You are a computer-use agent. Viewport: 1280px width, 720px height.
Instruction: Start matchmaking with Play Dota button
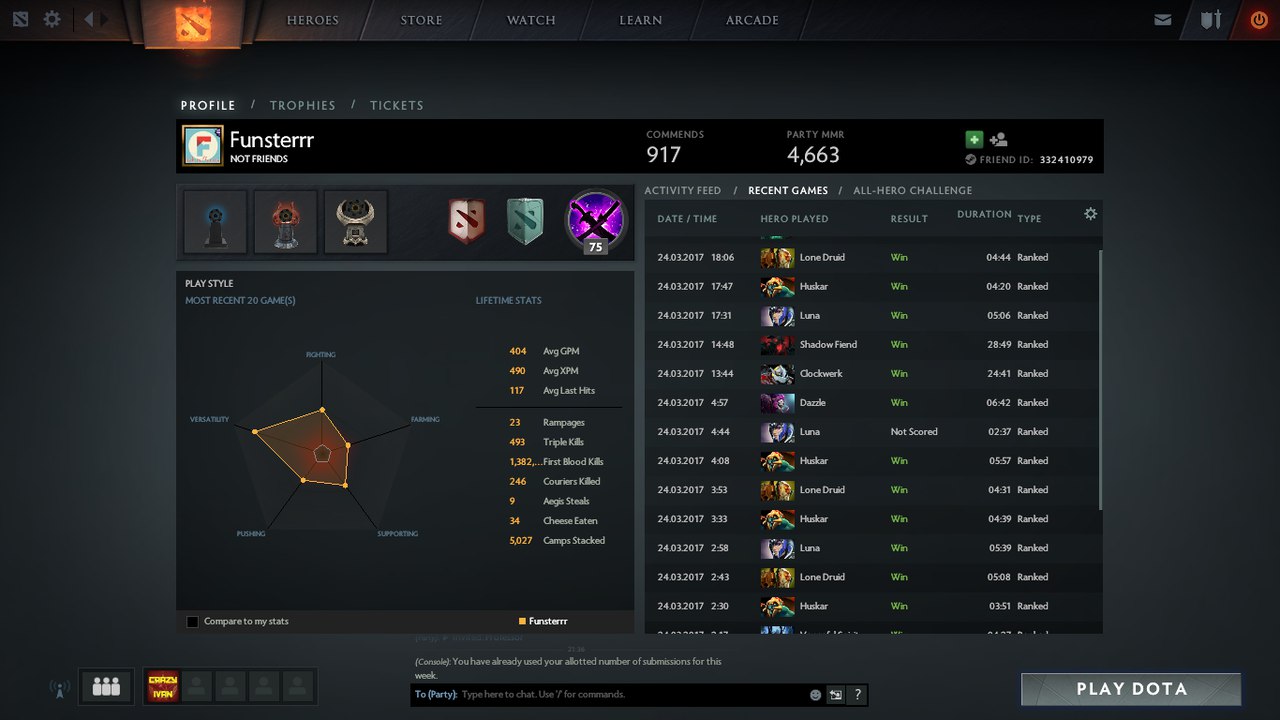click(1131, 689)
